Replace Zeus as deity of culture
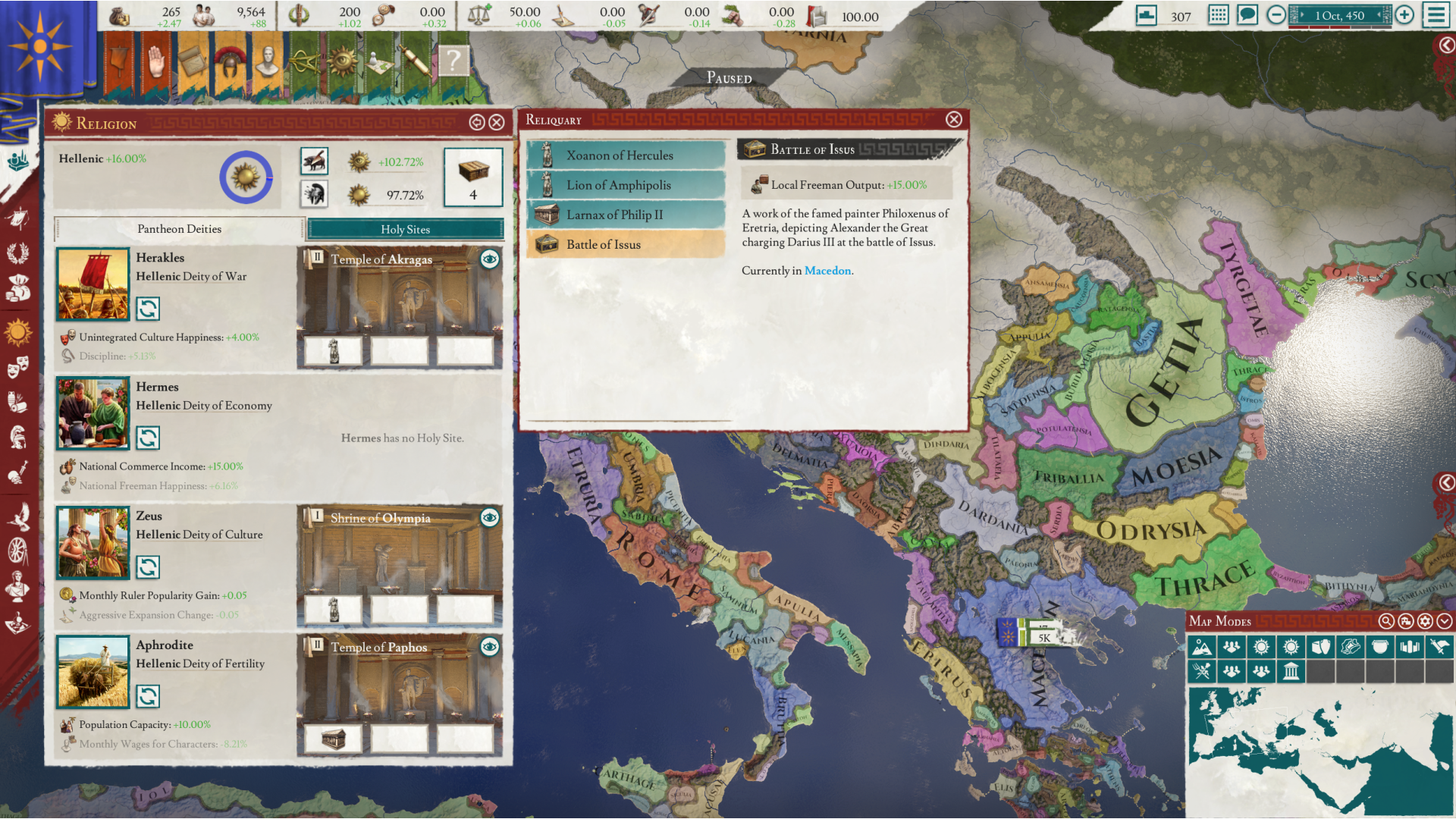Viewport: 1456px width, 819px height. coord(148,567)
